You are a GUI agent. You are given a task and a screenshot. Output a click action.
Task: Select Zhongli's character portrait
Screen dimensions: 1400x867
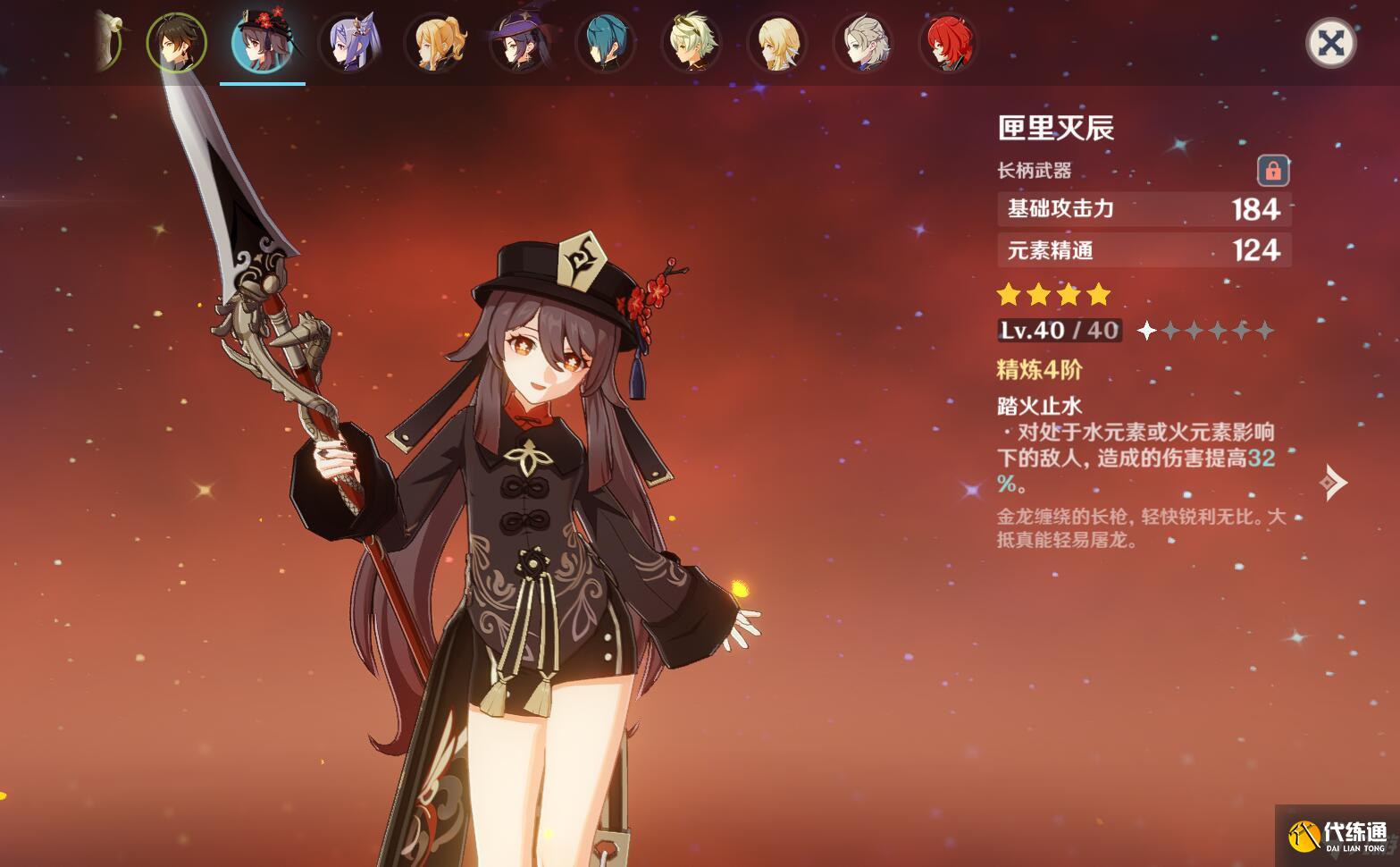(x=176, y=43)
